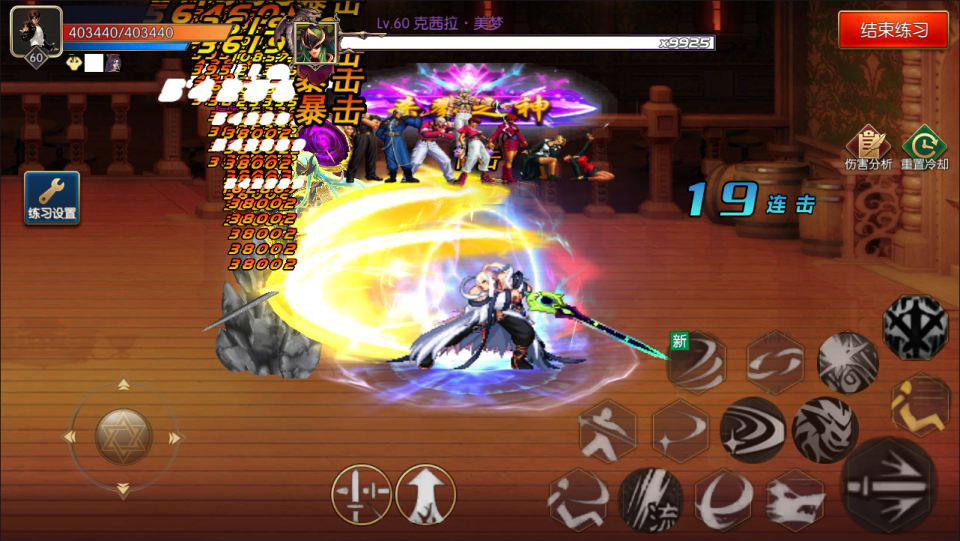Use the black emblem awakening skill
960x541 pixels.
click(915, 327)
